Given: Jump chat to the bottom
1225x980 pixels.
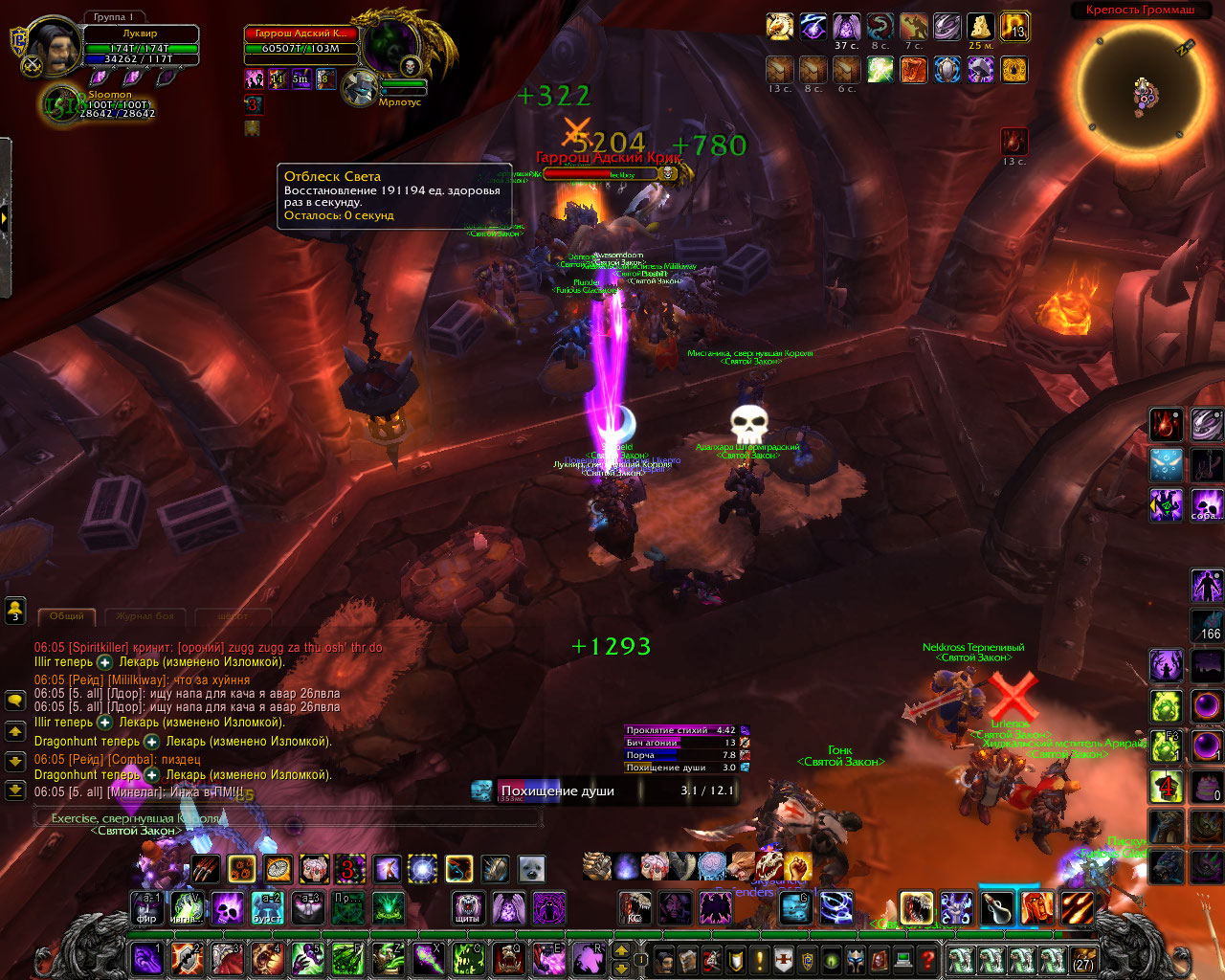Looking at the screenshot, I should coord(15,791).
